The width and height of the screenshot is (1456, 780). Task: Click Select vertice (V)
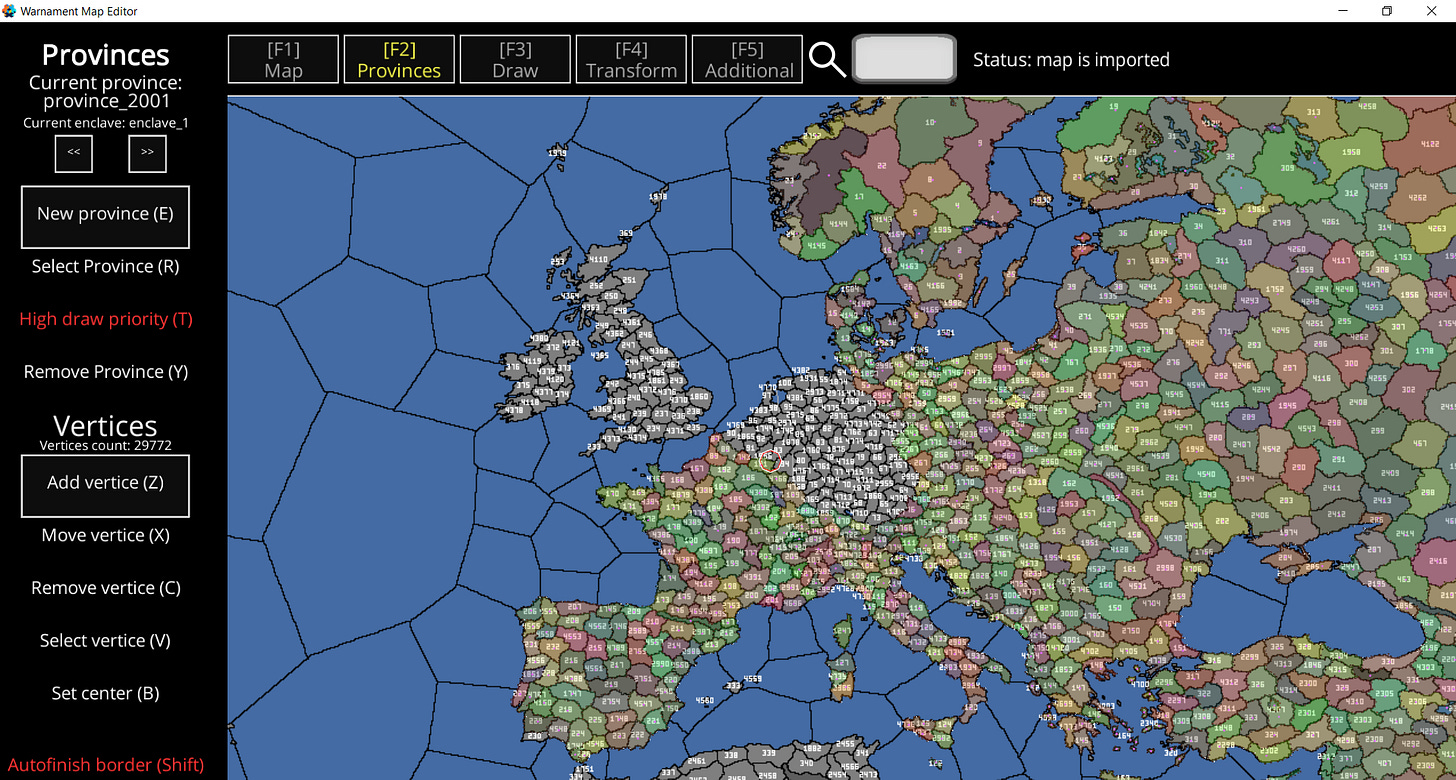[x=105, y=640]
